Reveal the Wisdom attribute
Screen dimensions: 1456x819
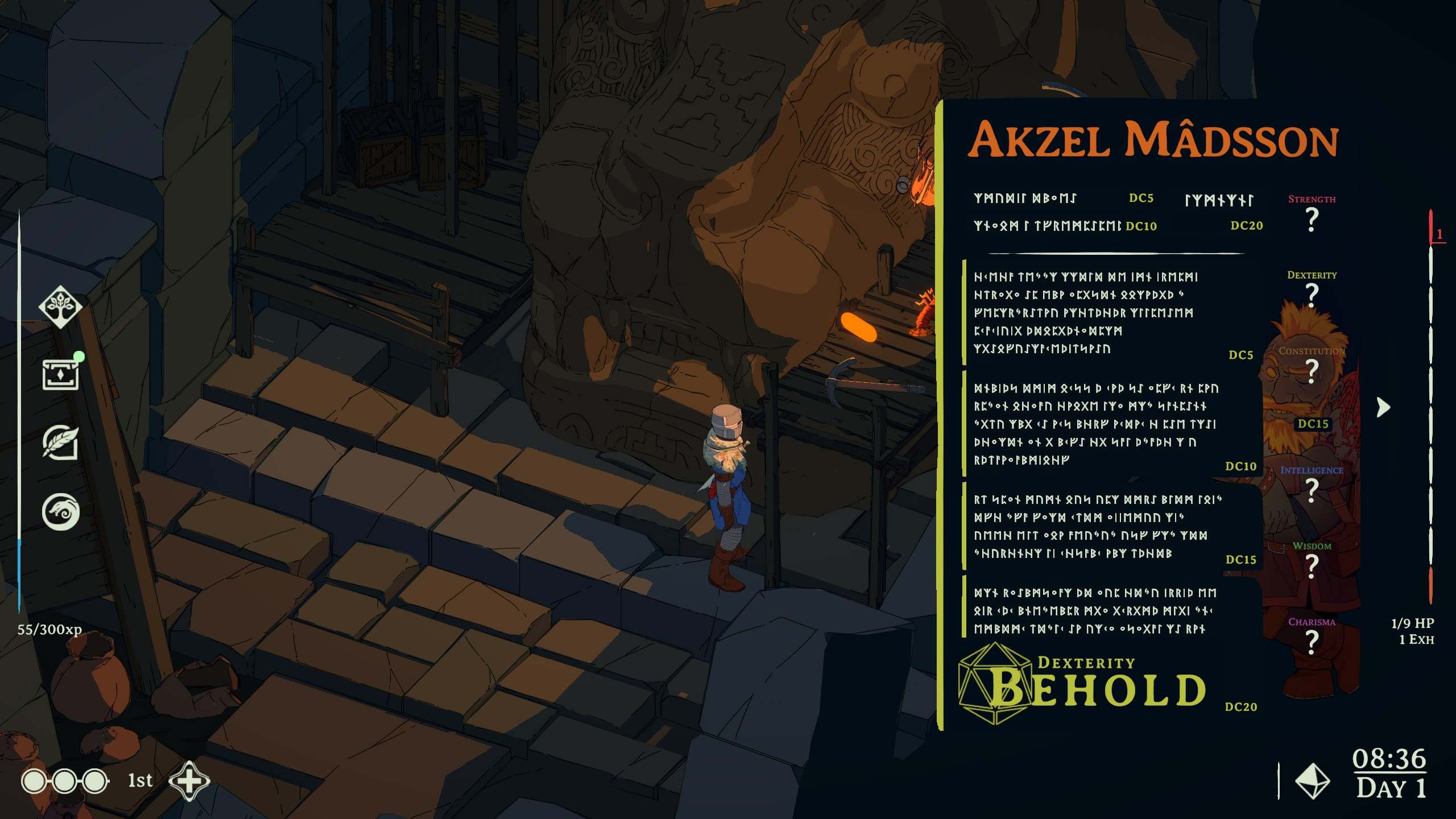point(1312,566)
